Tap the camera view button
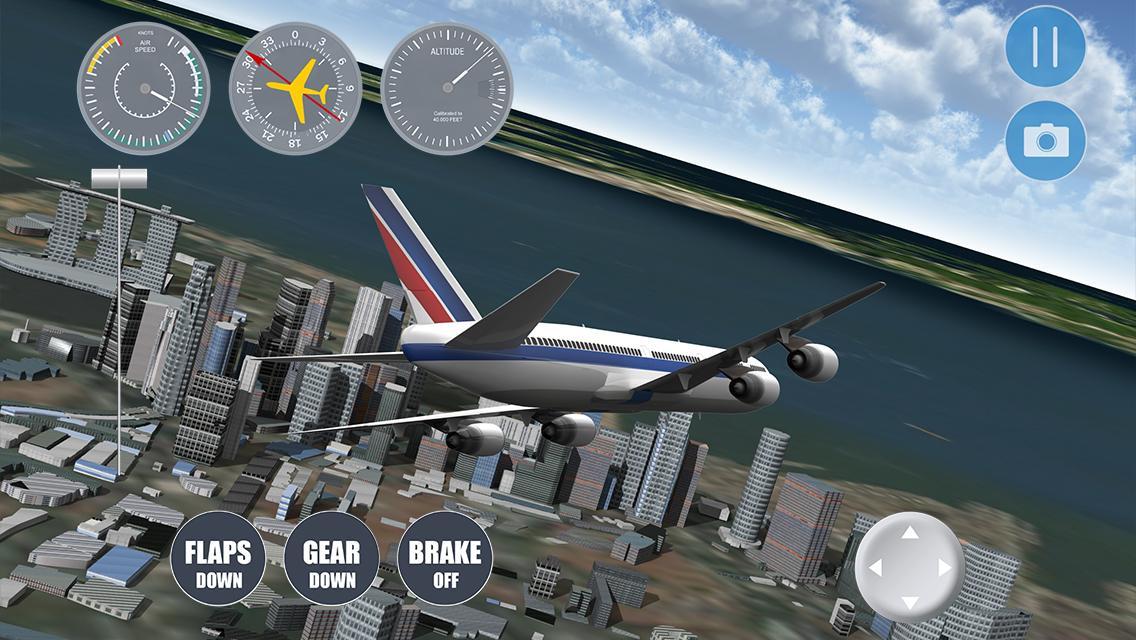 point(1046,141)
